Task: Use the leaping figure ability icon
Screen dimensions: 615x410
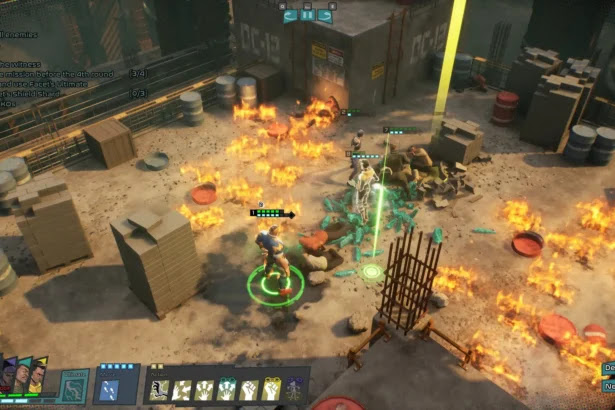Action: (x=160, y=389)
